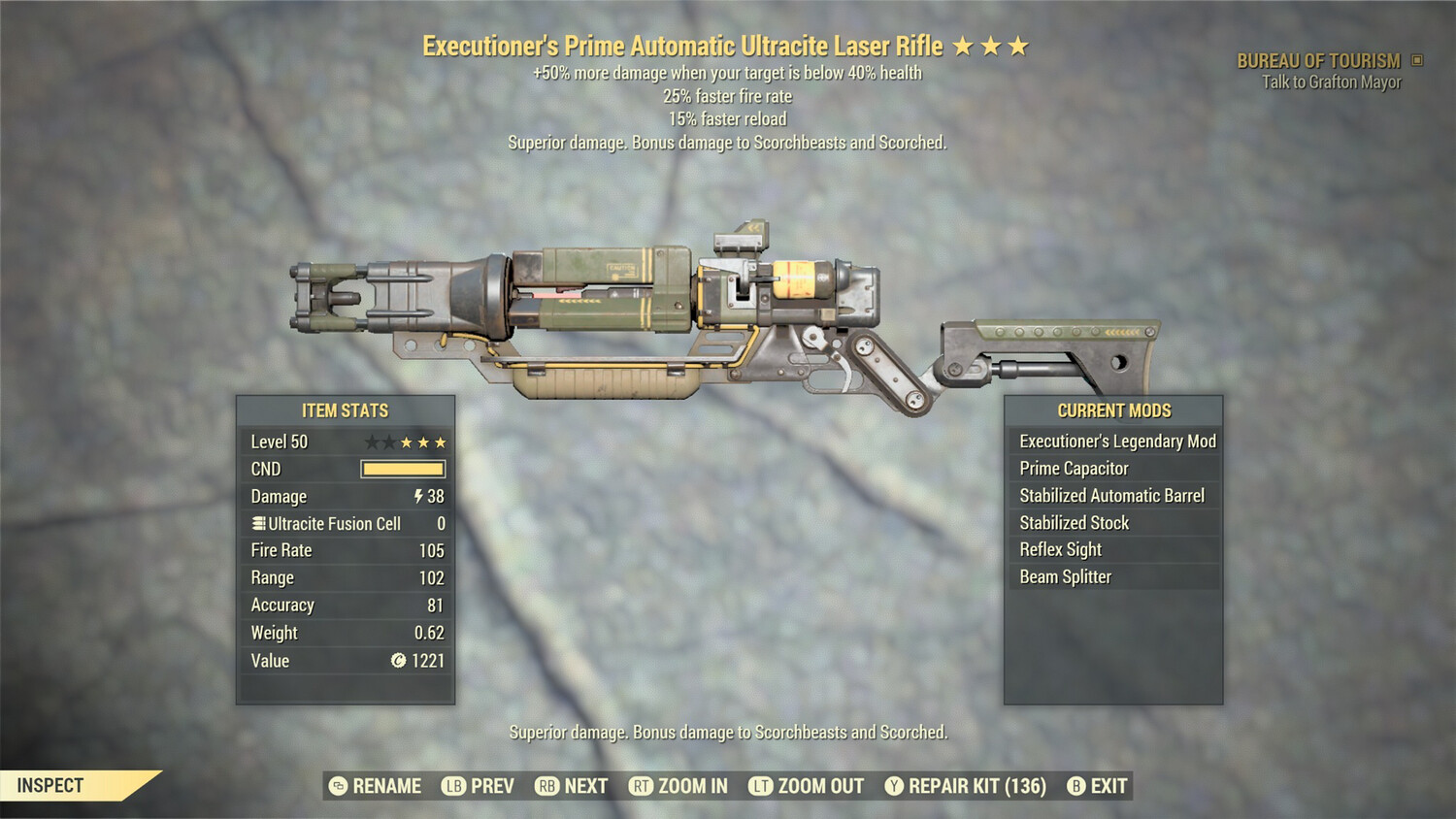Click the gold stars in the rifle title

992,44
